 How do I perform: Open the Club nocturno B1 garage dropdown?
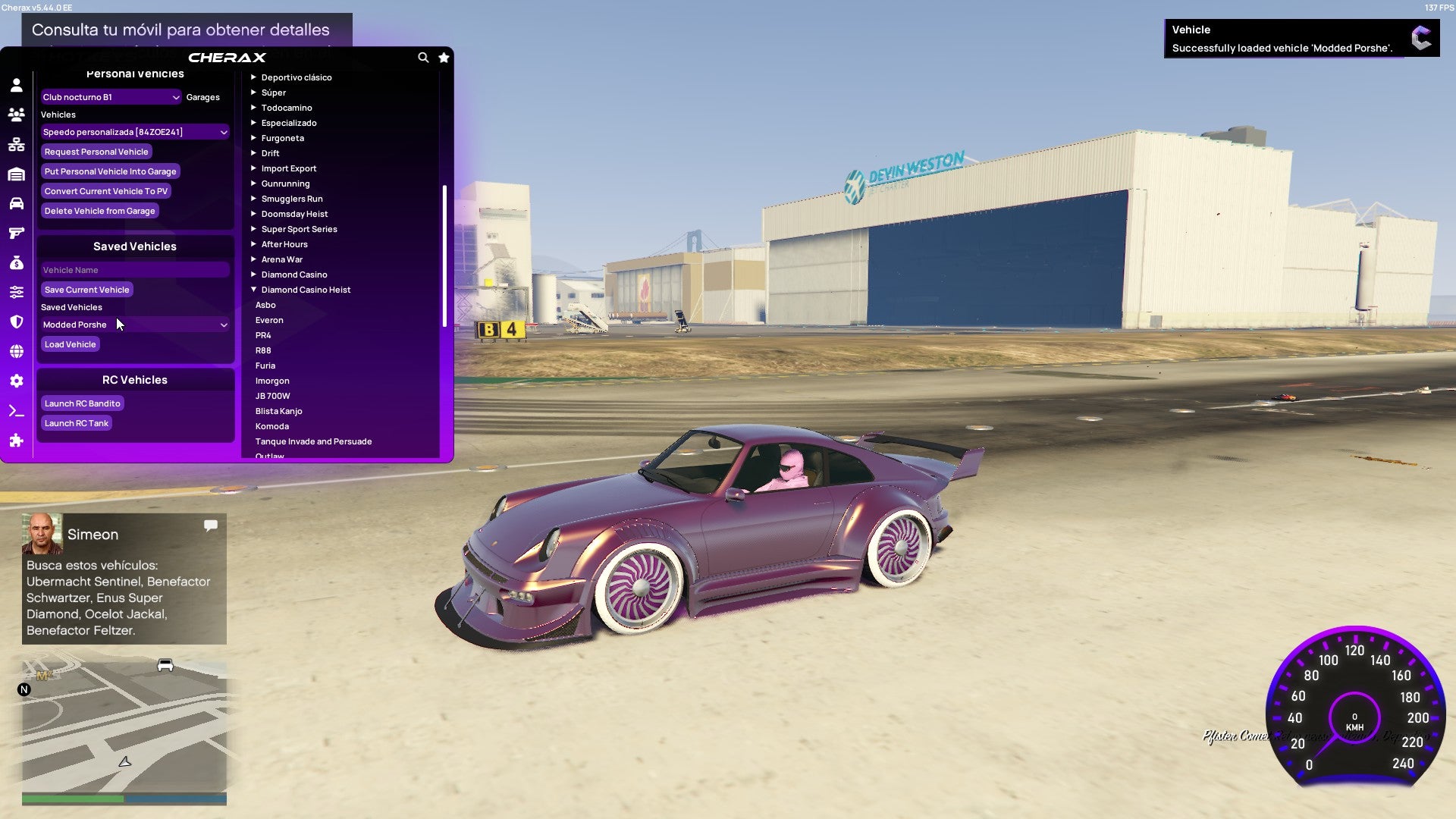tap(111, 97)
